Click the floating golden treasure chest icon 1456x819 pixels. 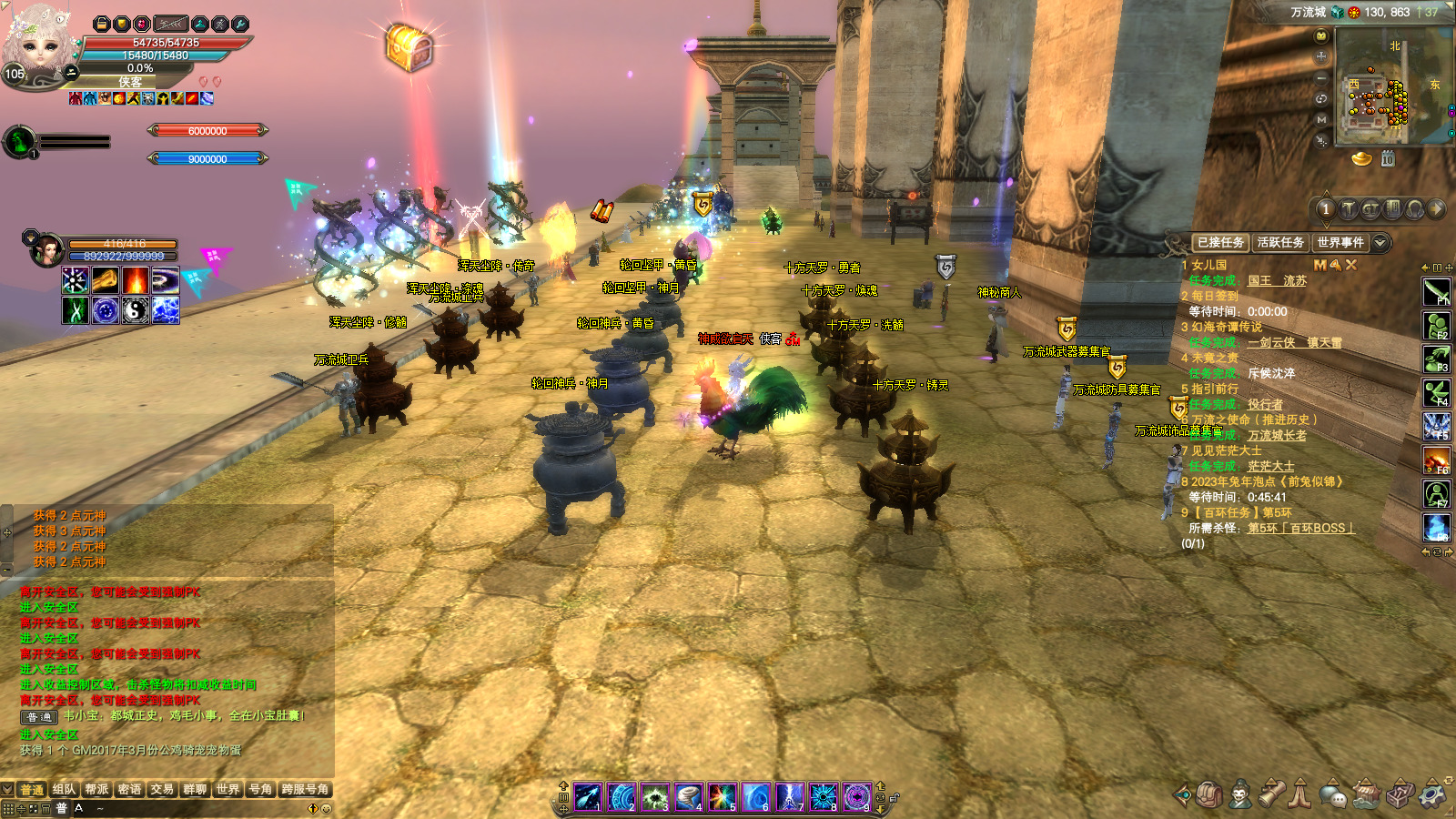[x=409, y=47]
